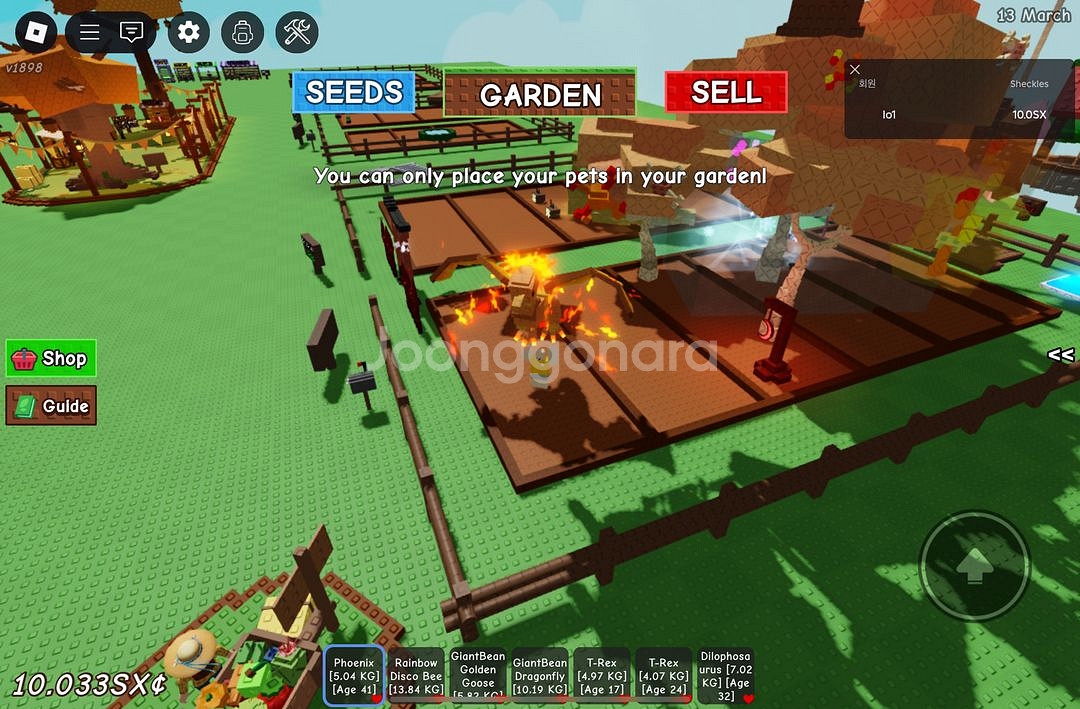The height and width of the screenshot is (709, 1080).
Task: Select the Rainbow Disco Bee slot
Action: click(x=416, y=676)
